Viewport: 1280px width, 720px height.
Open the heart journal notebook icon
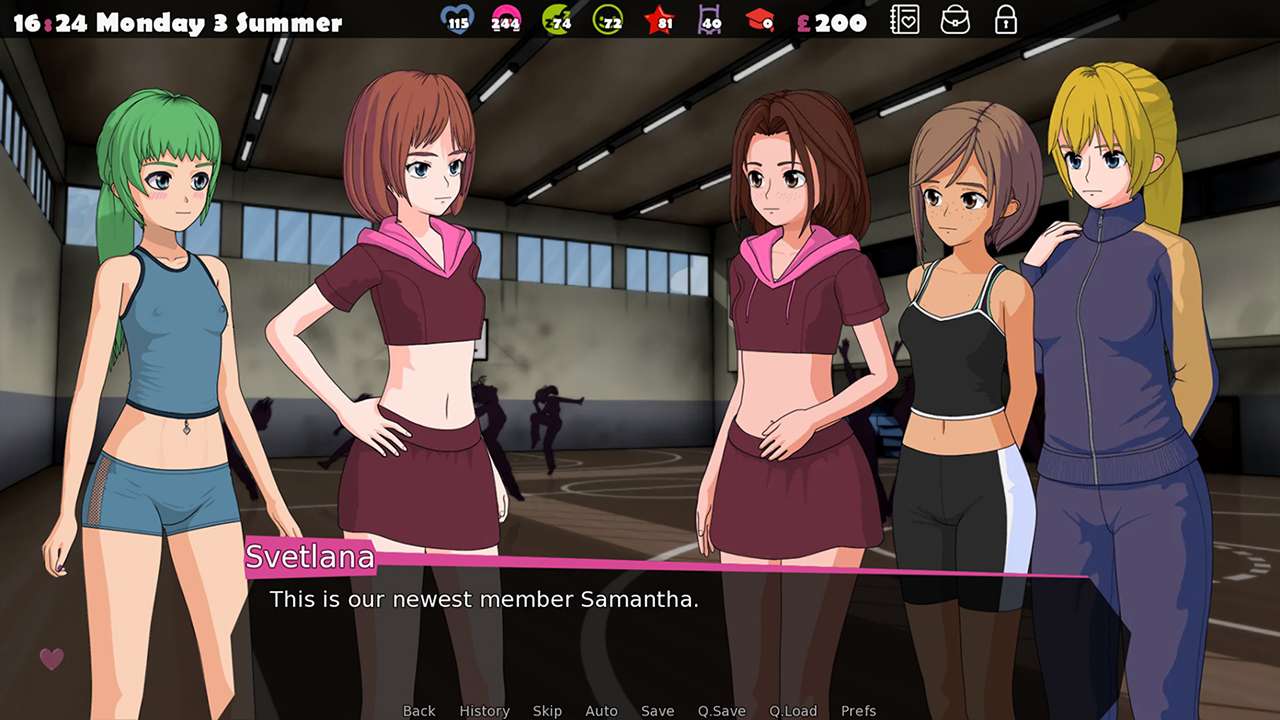[x=905, y=20]
